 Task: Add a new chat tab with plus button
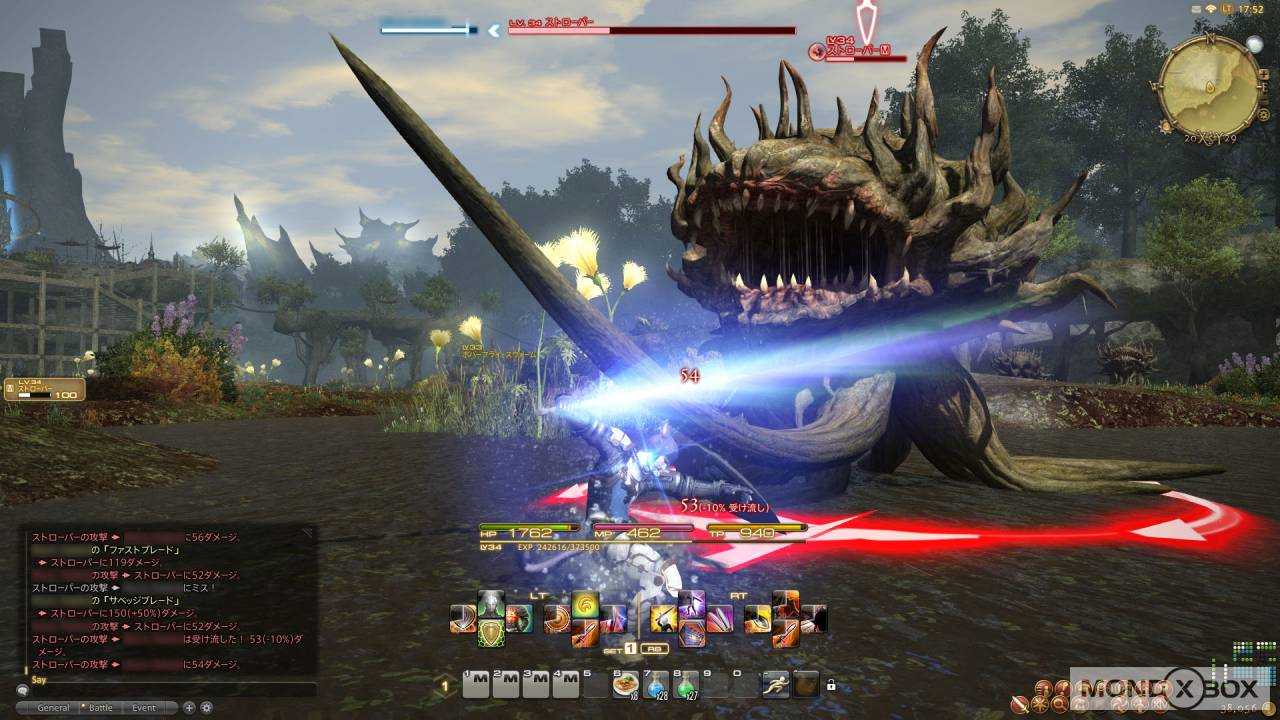[189, 708]
